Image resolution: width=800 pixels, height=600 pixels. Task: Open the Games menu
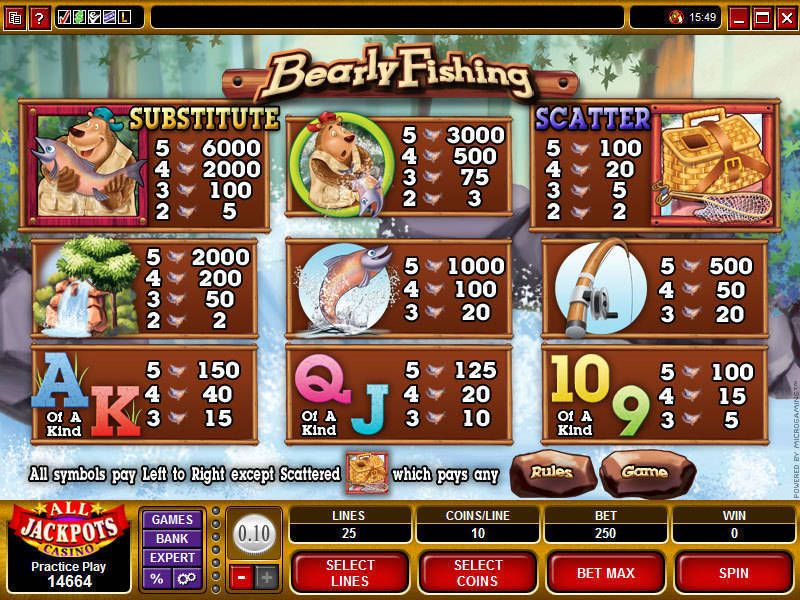pyautogui.click(x=172, y=520)
